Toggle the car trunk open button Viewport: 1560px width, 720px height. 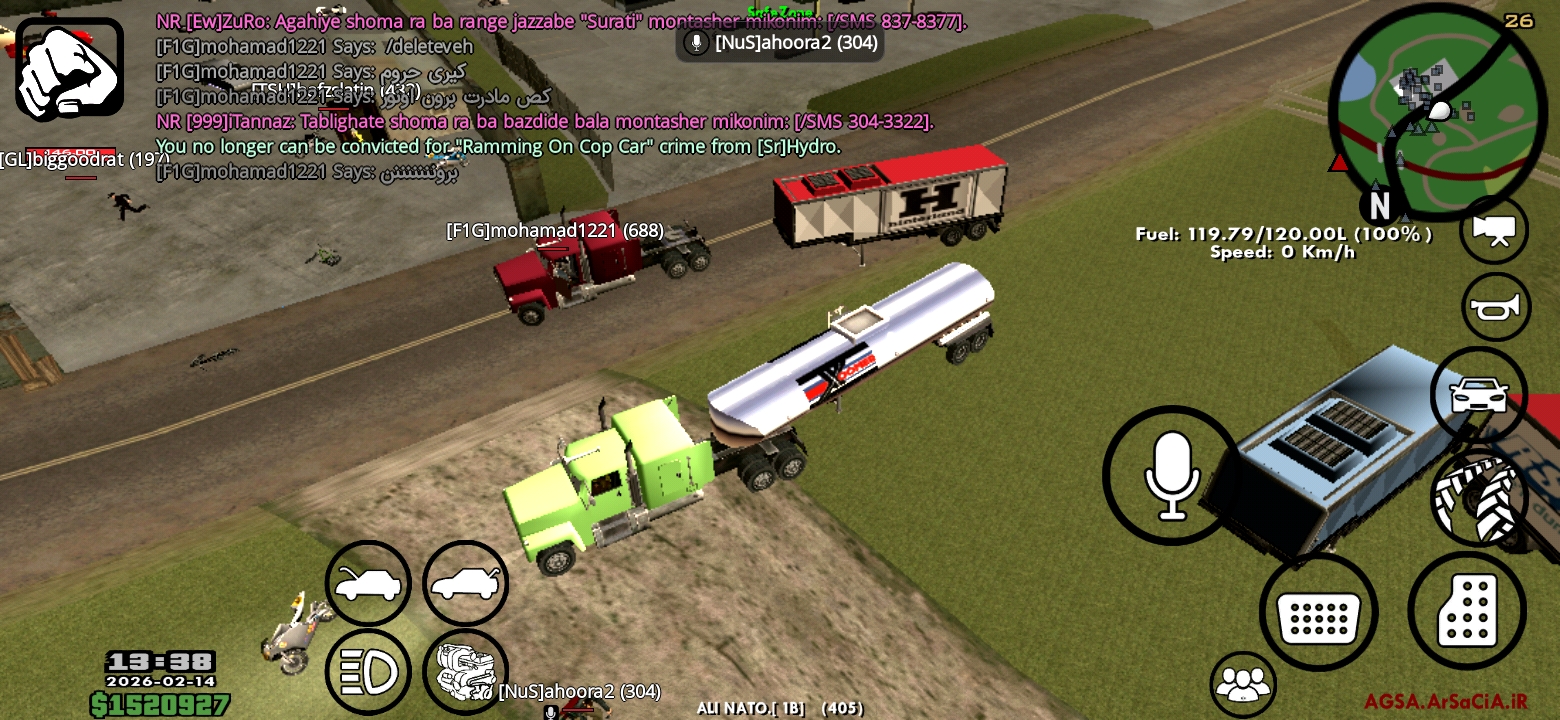(465, 584)
